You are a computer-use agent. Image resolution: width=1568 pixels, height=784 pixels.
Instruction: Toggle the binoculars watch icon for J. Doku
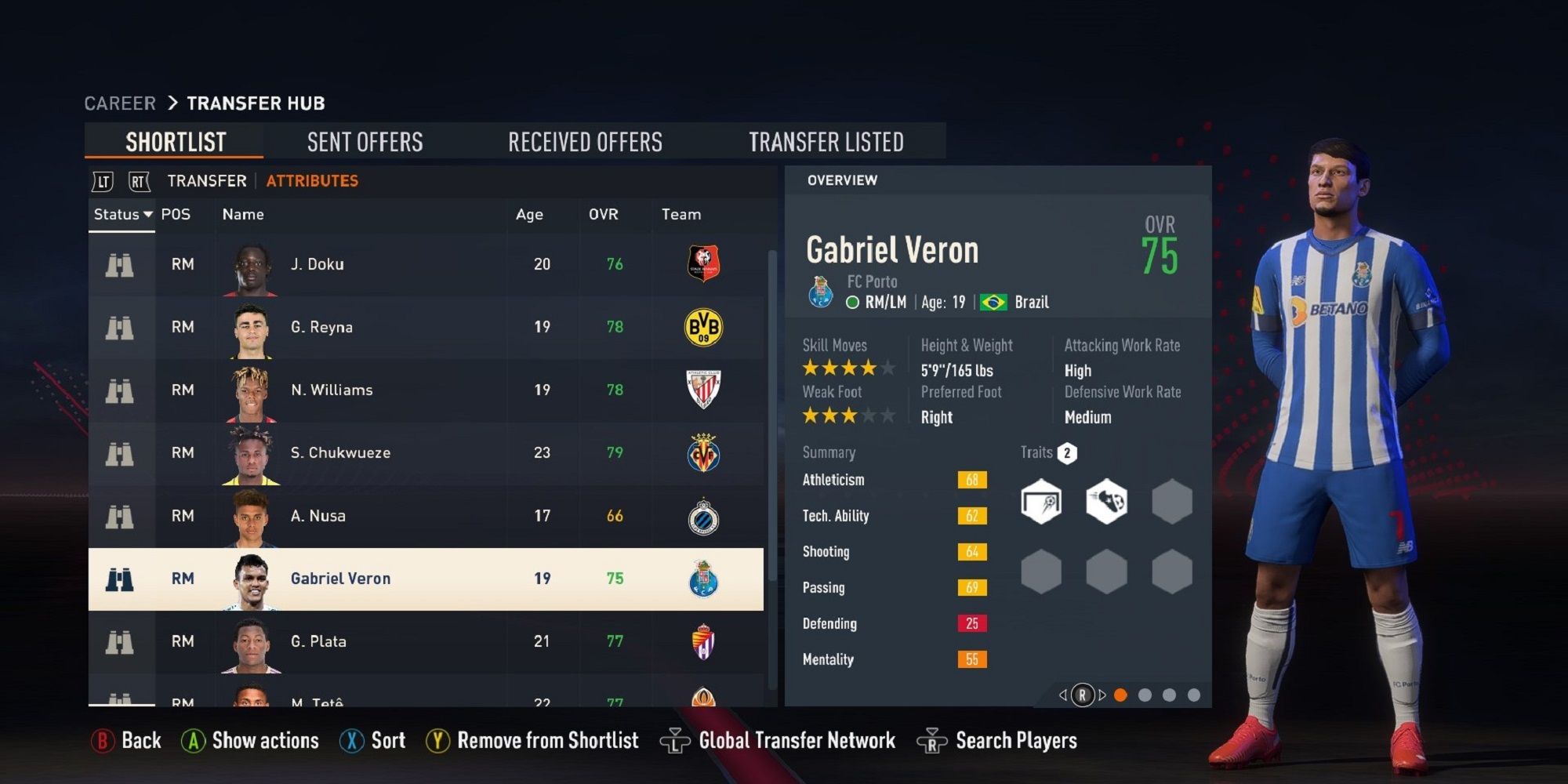pyautogui.click(x=120, y=264)
